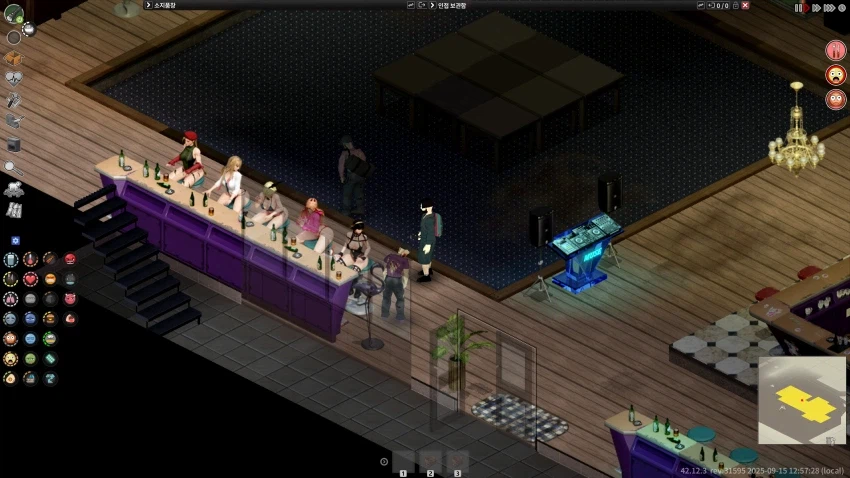Set the fastest game speed

point(828,7)
